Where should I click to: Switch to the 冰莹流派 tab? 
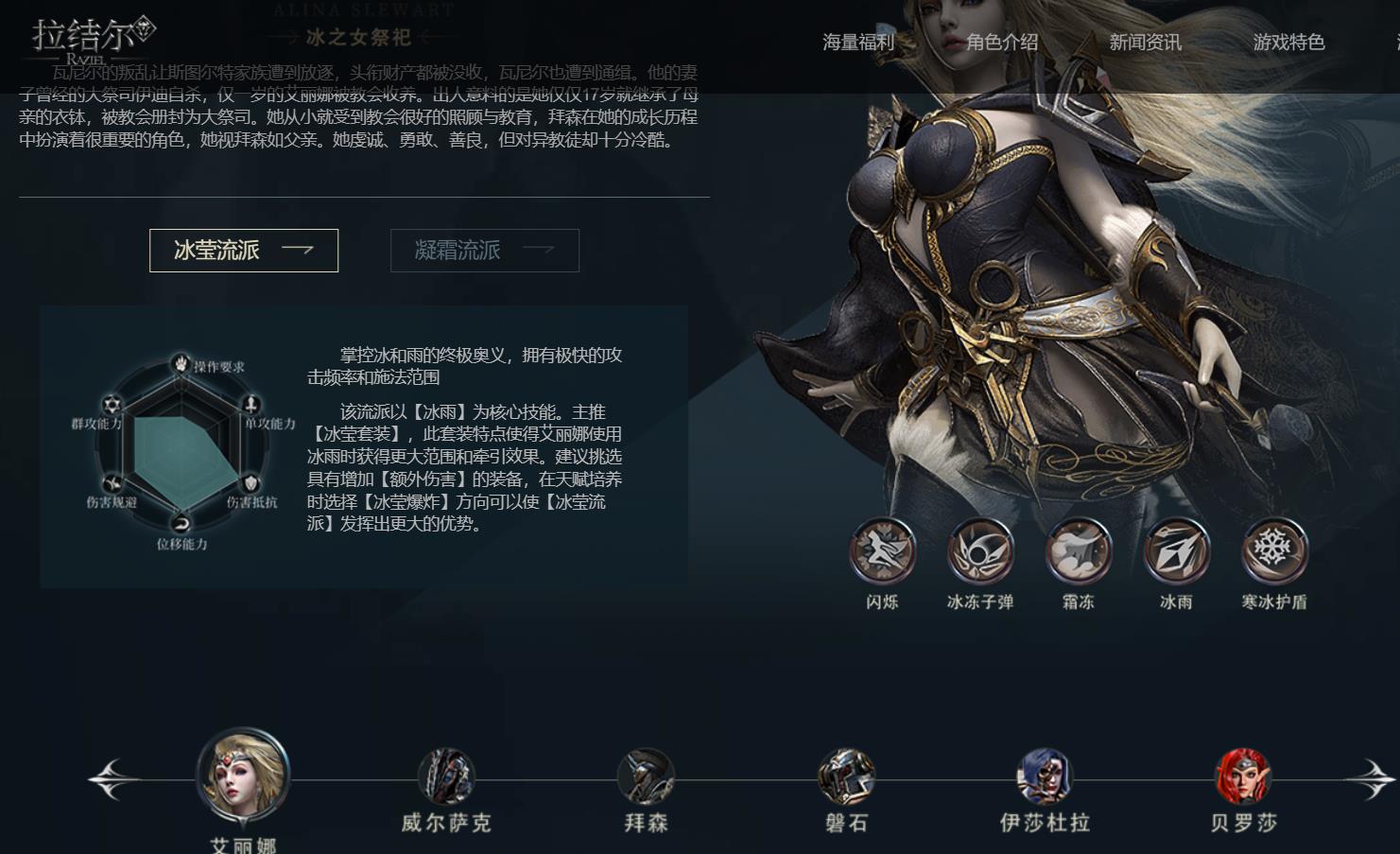pyautogui.click(x=243, y=250)
